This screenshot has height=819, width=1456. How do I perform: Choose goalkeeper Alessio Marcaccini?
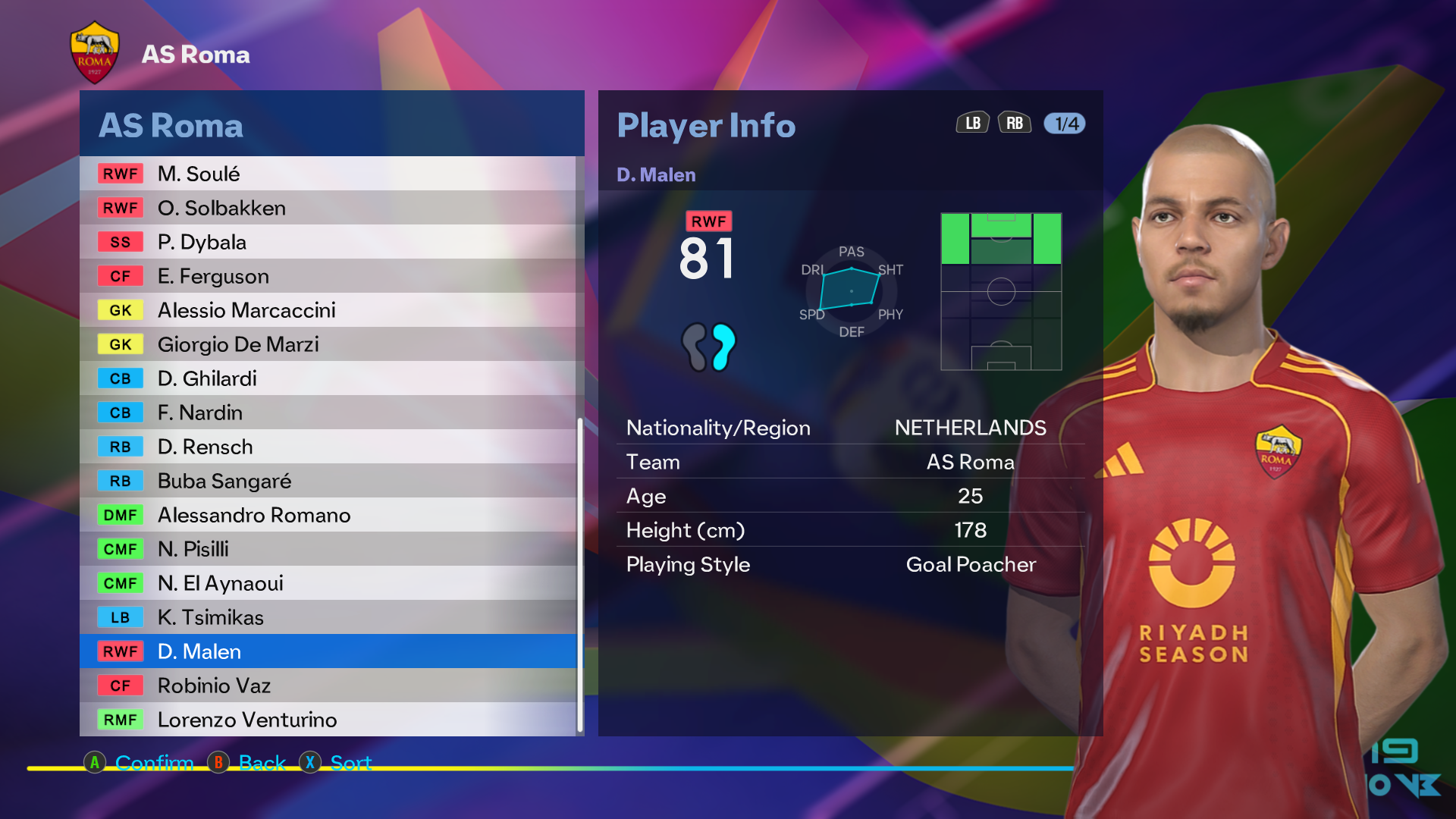click(328, 310)
